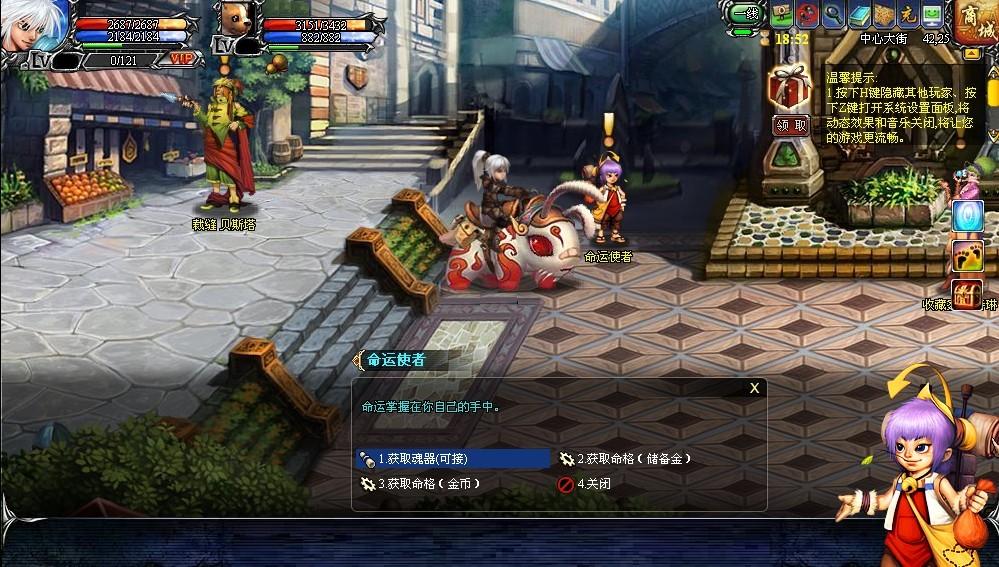This screenshot has height=567, width=999.
Task: Open the red gift box reward
Action: [x=789, y=87]
